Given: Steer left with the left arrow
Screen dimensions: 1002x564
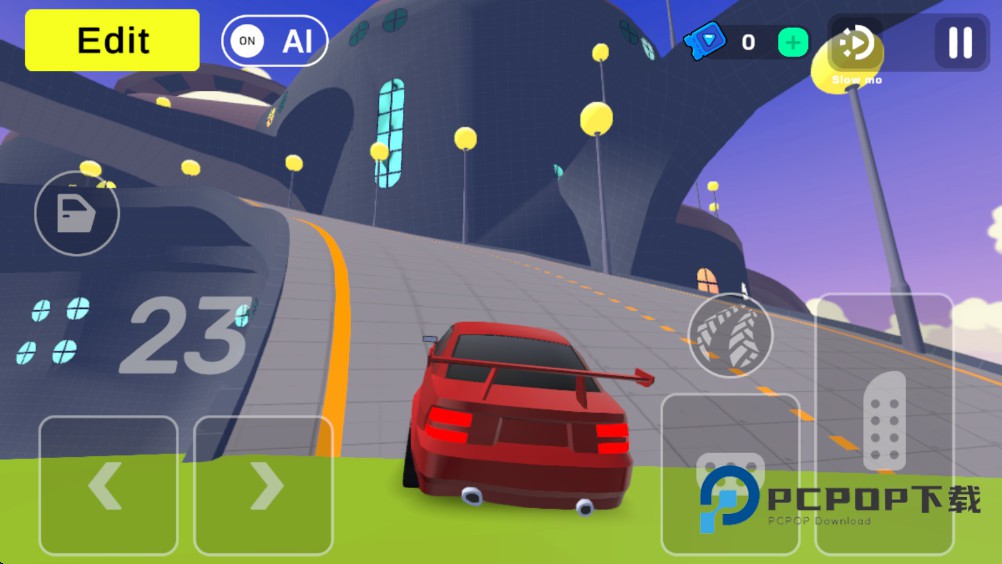Looking at the screenshot, I should [108, 485].
